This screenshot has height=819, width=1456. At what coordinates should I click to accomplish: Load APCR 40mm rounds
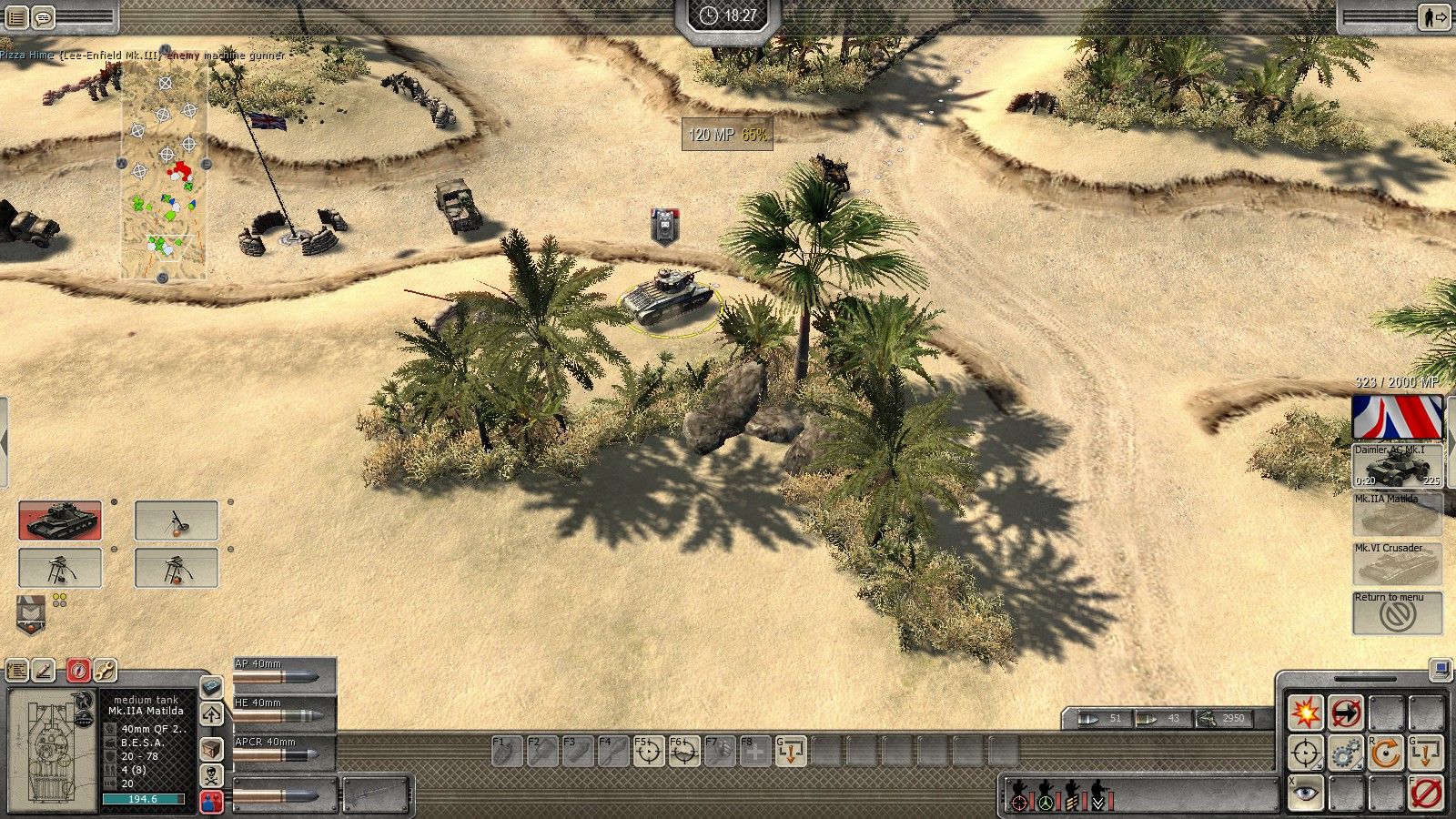click(284, 753)
